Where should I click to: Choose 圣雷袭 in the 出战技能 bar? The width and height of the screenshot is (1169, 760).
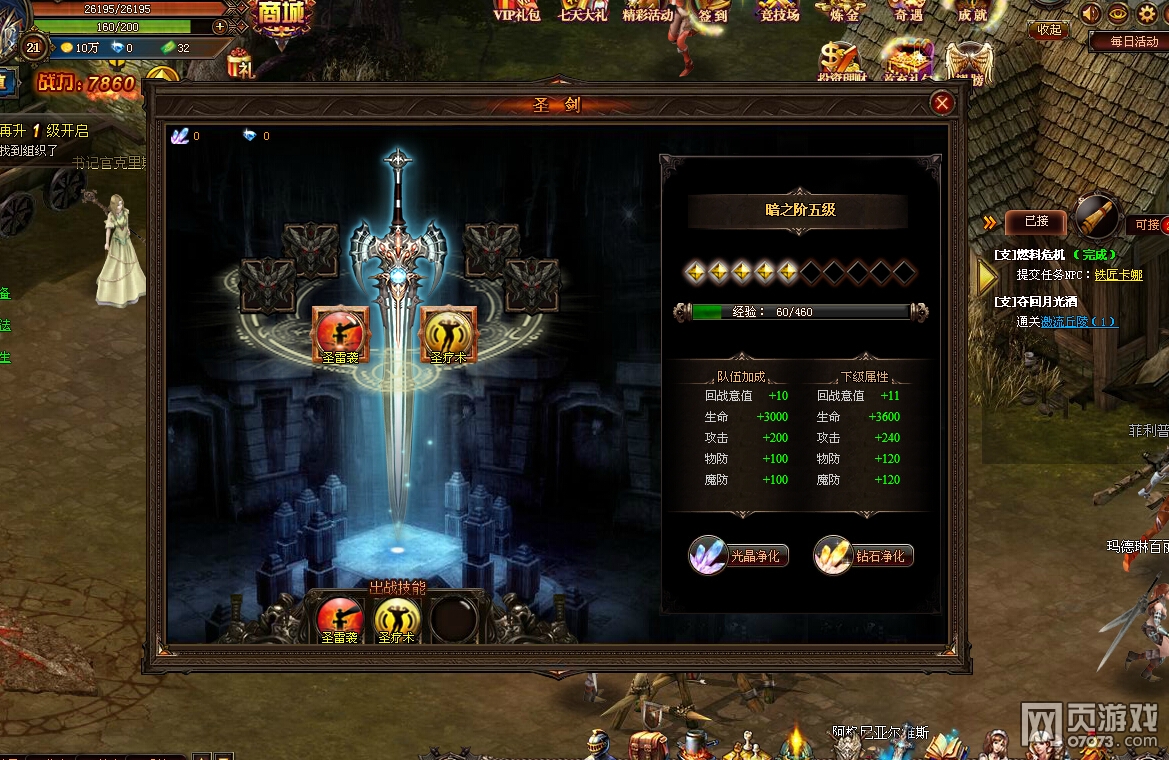(x=340, y=619)
